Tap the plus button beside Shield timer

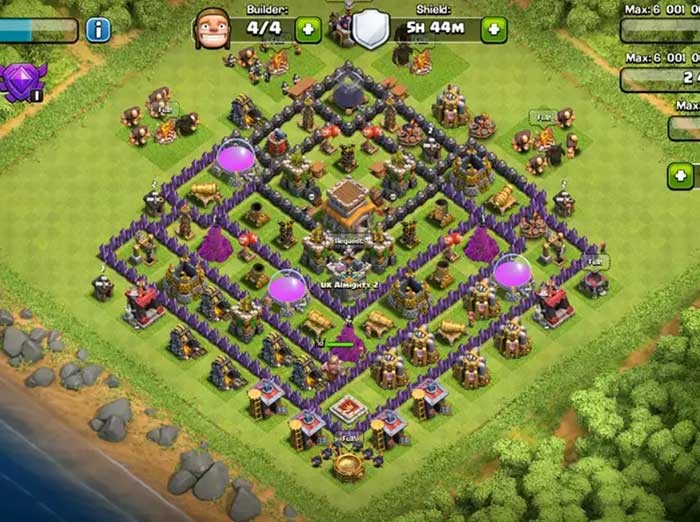pyautogui.click(x=494, y=30)
